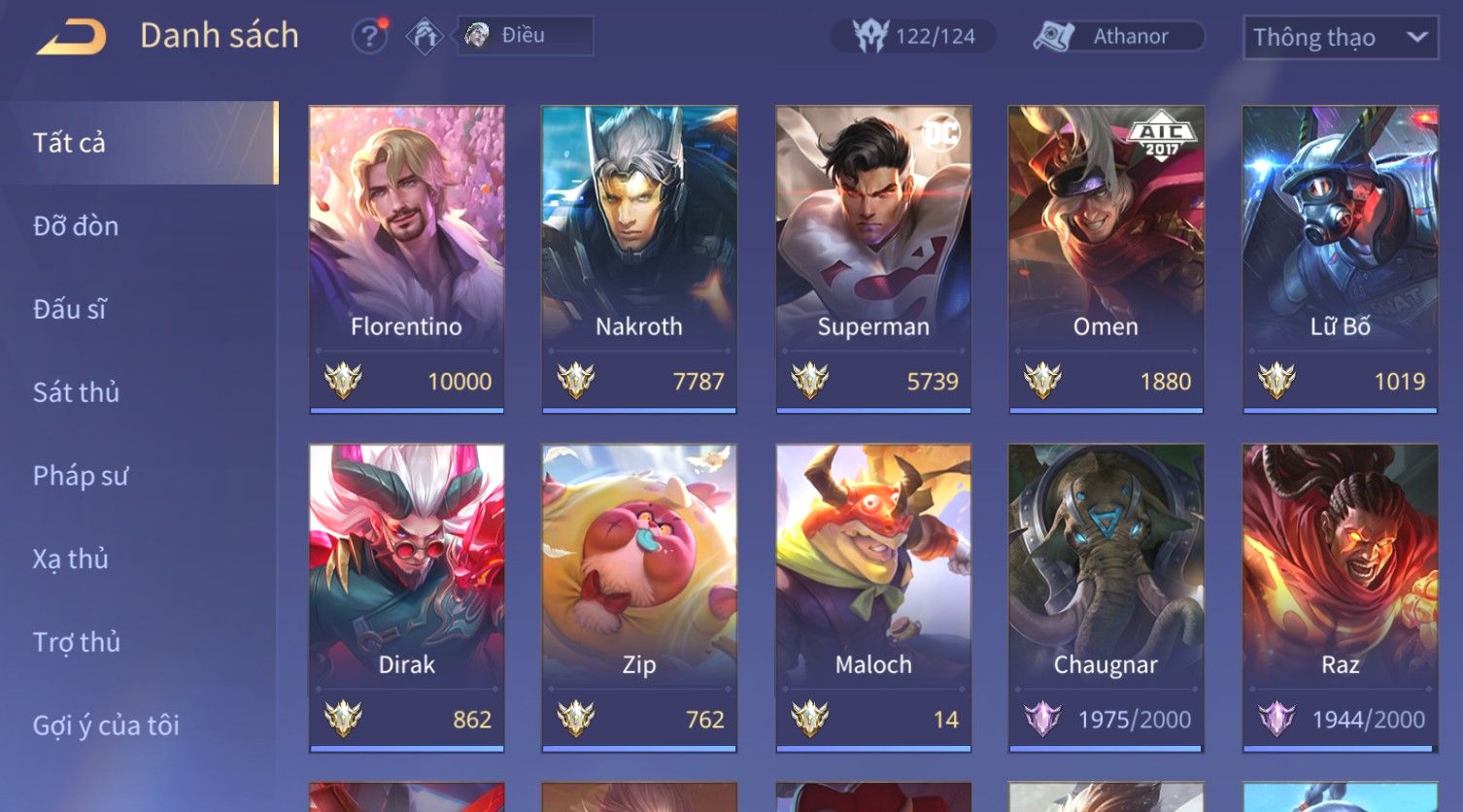Image resolution: width=1463 pixels, height=812 pixels.
Task: Open the Zip hero card
Action: point(639,596)
